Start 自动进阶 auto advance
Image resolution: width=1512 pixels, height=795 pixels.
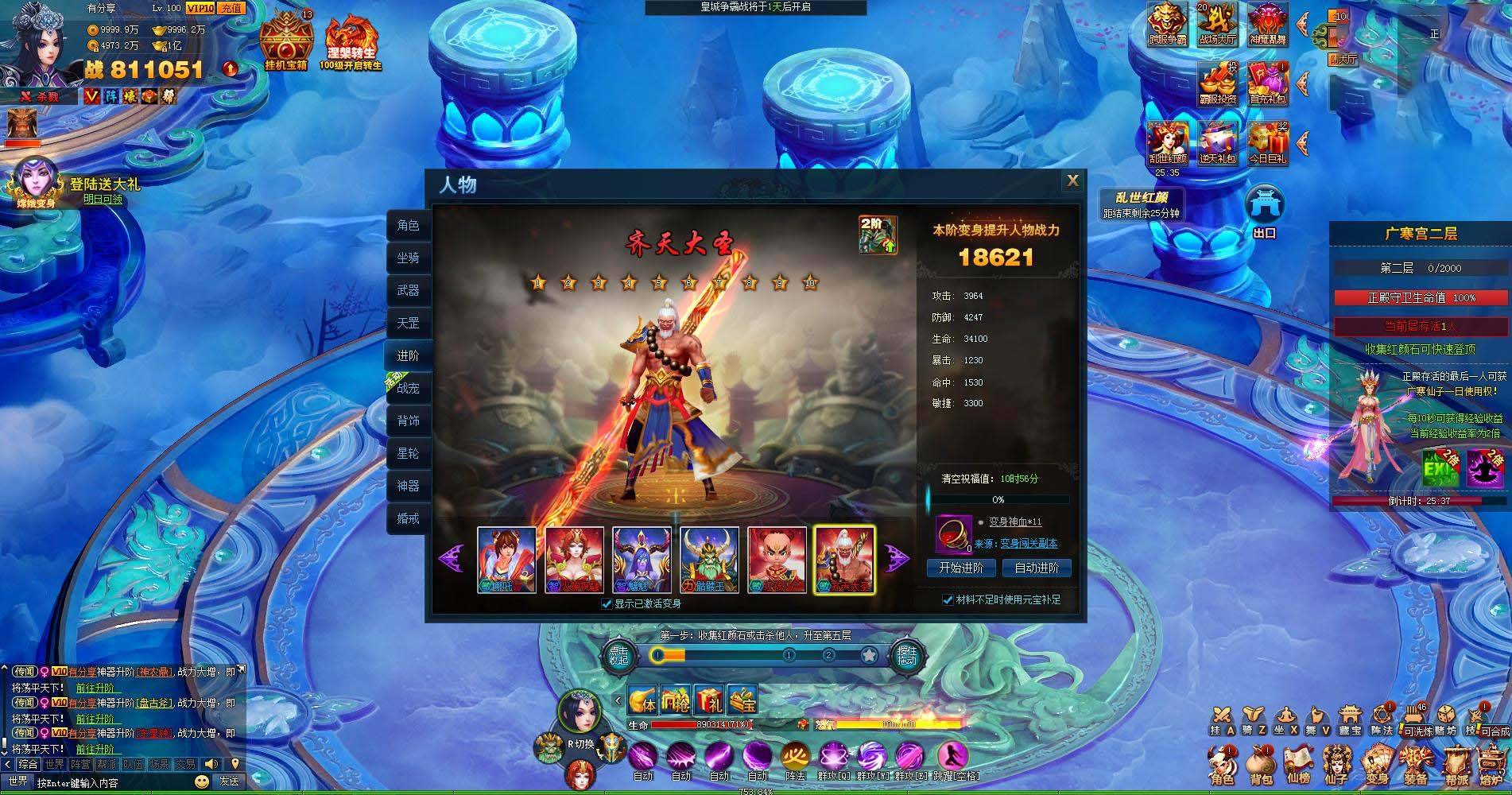1036,568
